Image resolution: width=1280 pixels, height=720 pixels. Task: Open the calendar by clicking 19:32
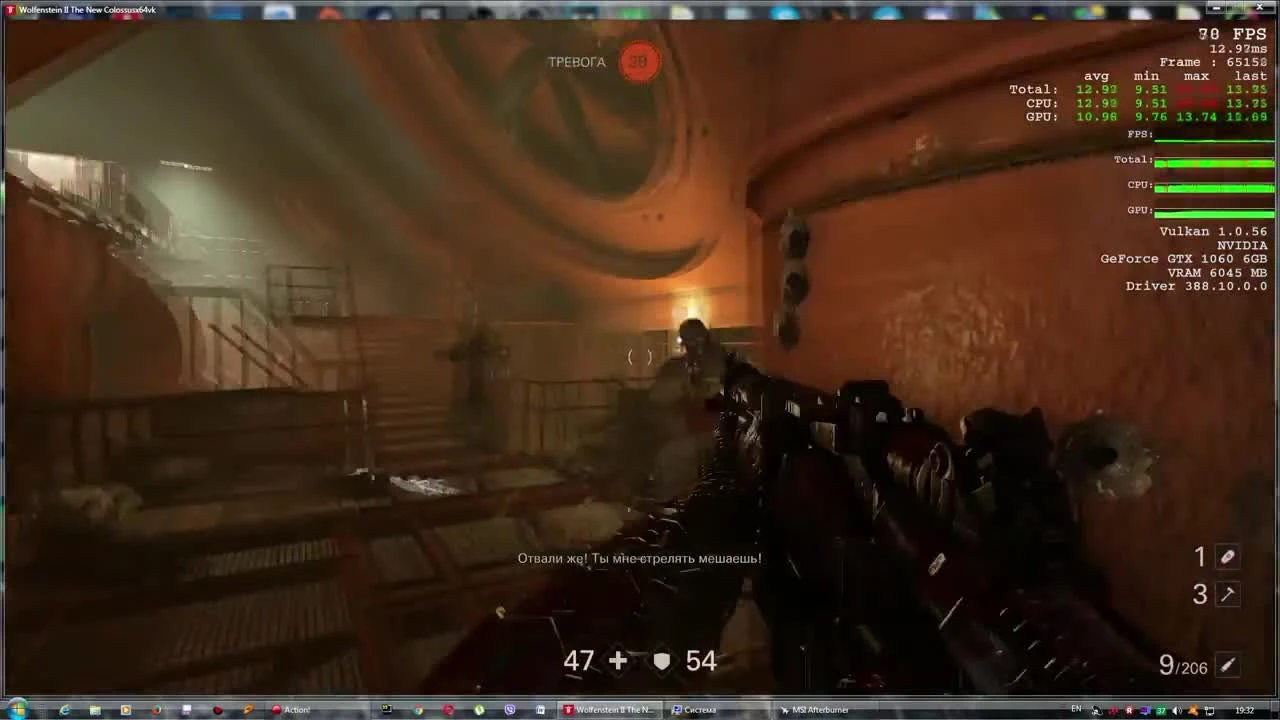(x=1245, y=710)
